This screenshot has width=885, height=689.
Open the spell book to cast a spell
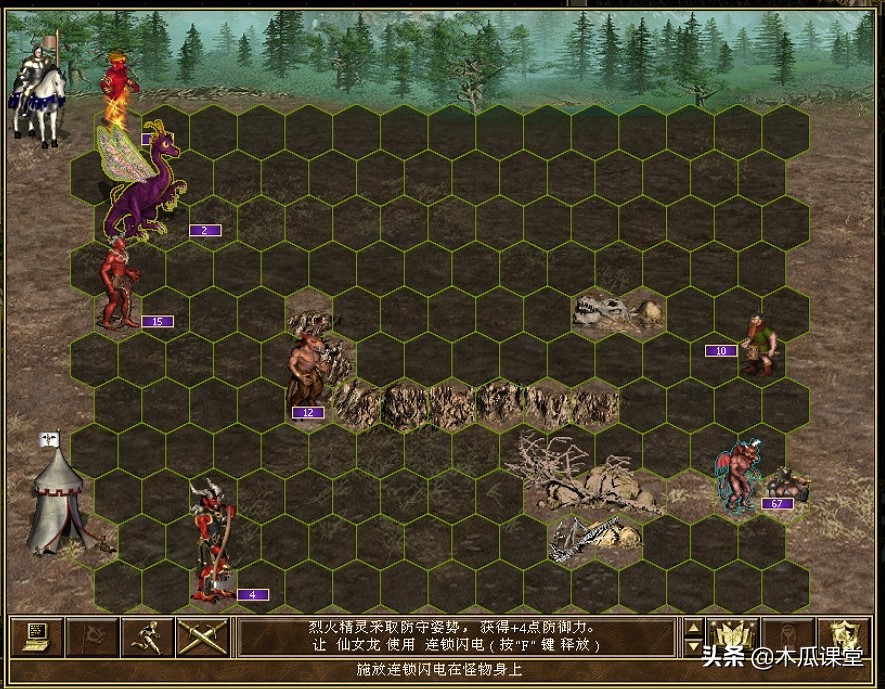point(732,636)
